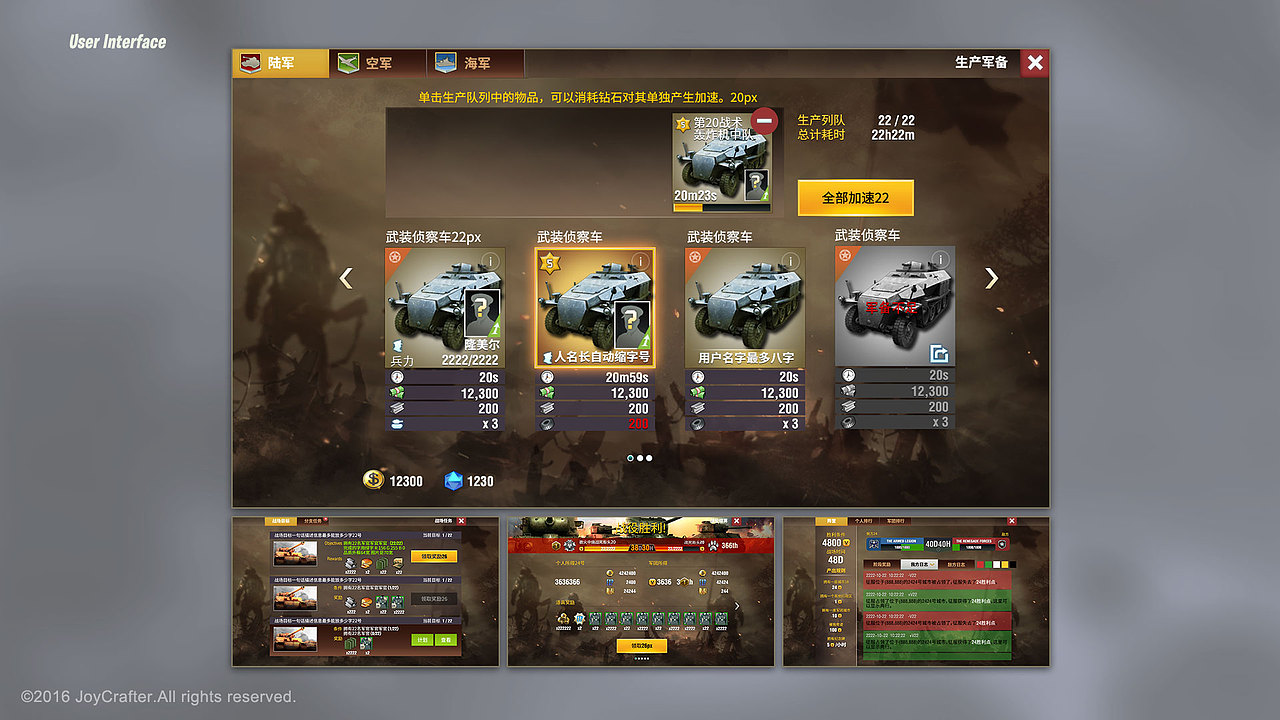Screen dimensions: 1280x720
Task: Open info for the first 武装侦察车 card
Action: 490,259
